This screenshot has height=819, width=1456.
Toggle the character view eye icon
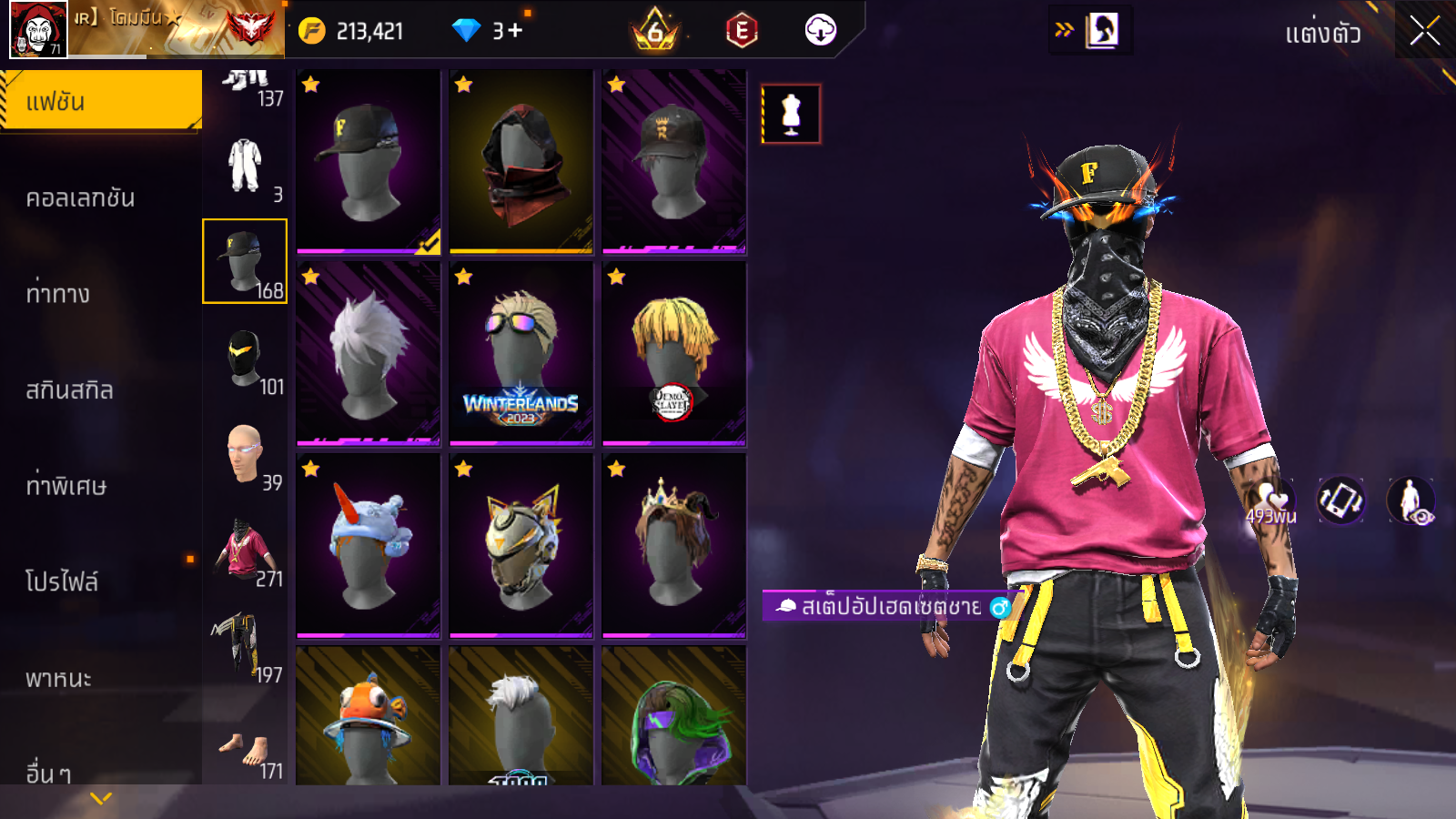pos(1410,501)
